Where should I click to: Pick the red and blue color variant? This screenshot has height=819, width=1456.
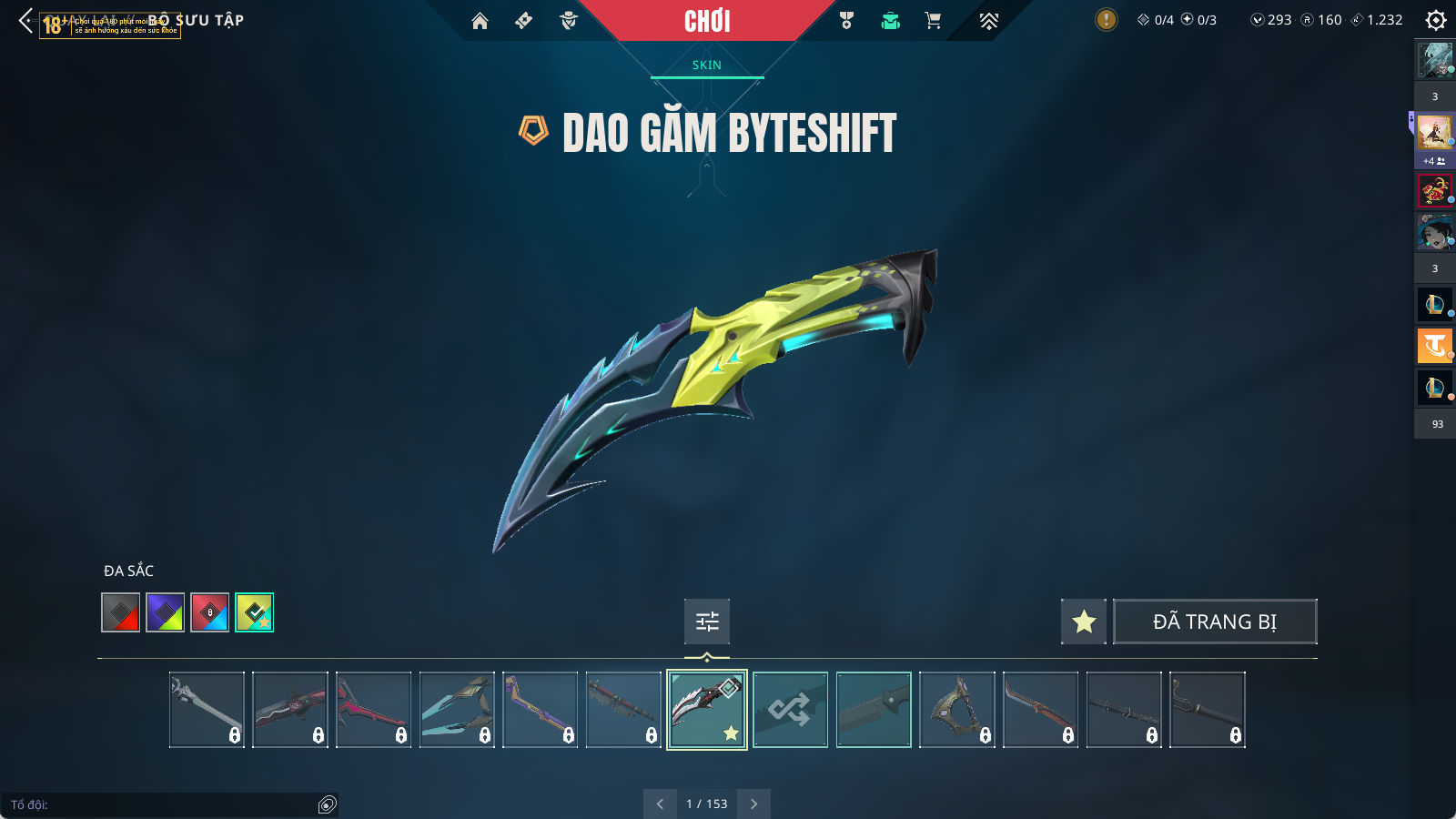(210, 612)
